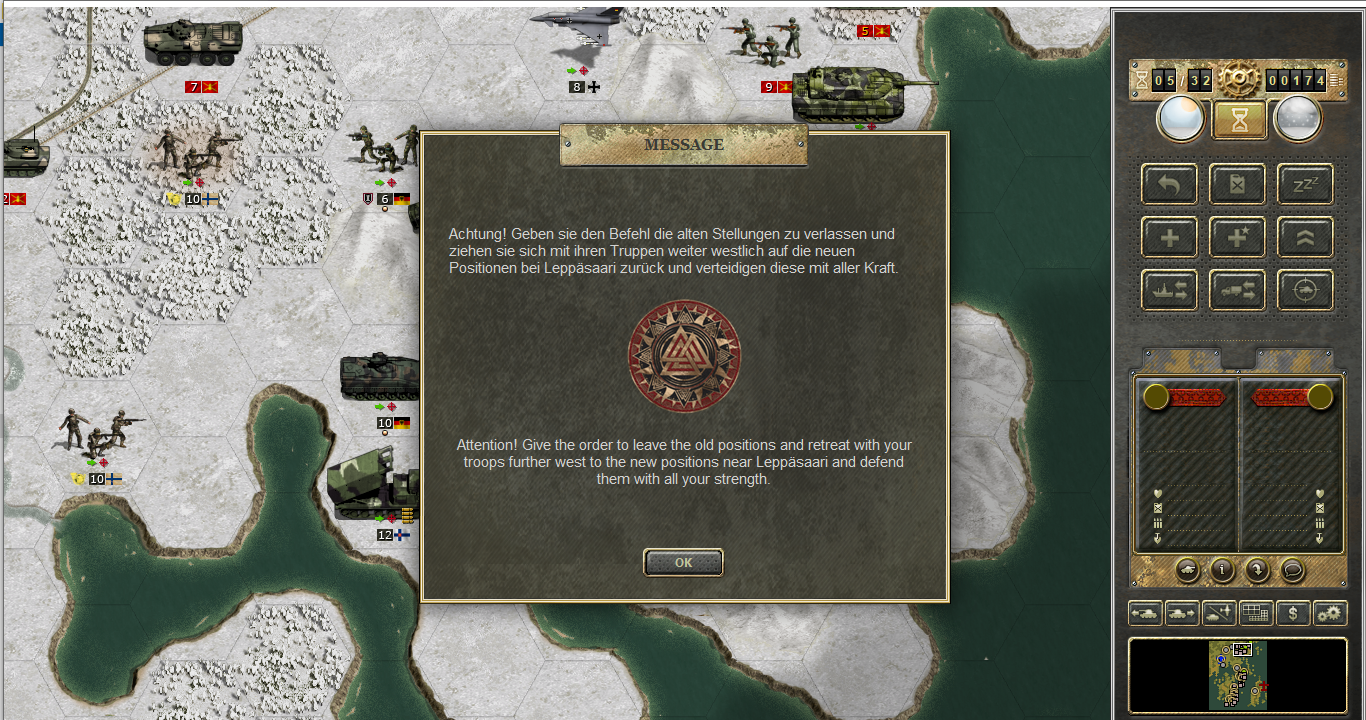This screenshot has height=720, width=1366.
Task: Select the next unit (right-arrow tank)
Action: click(x=1182, y=613)
